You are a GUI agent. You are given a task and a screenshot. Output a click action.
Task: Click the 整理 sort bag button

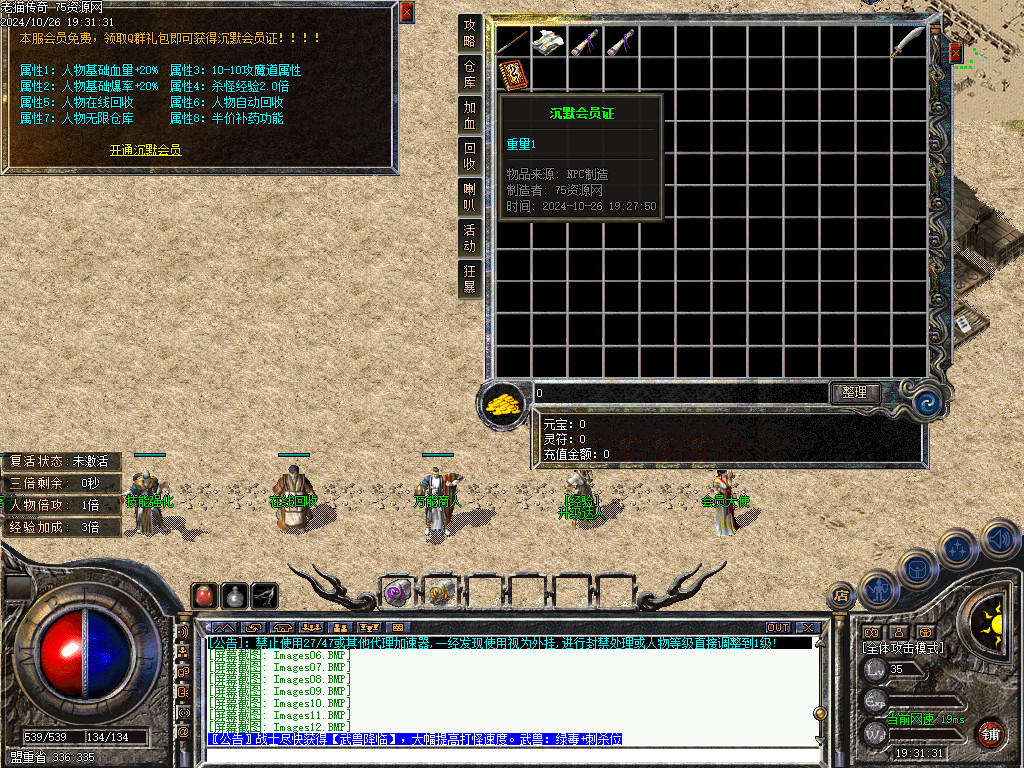click(x=855, y=393)
